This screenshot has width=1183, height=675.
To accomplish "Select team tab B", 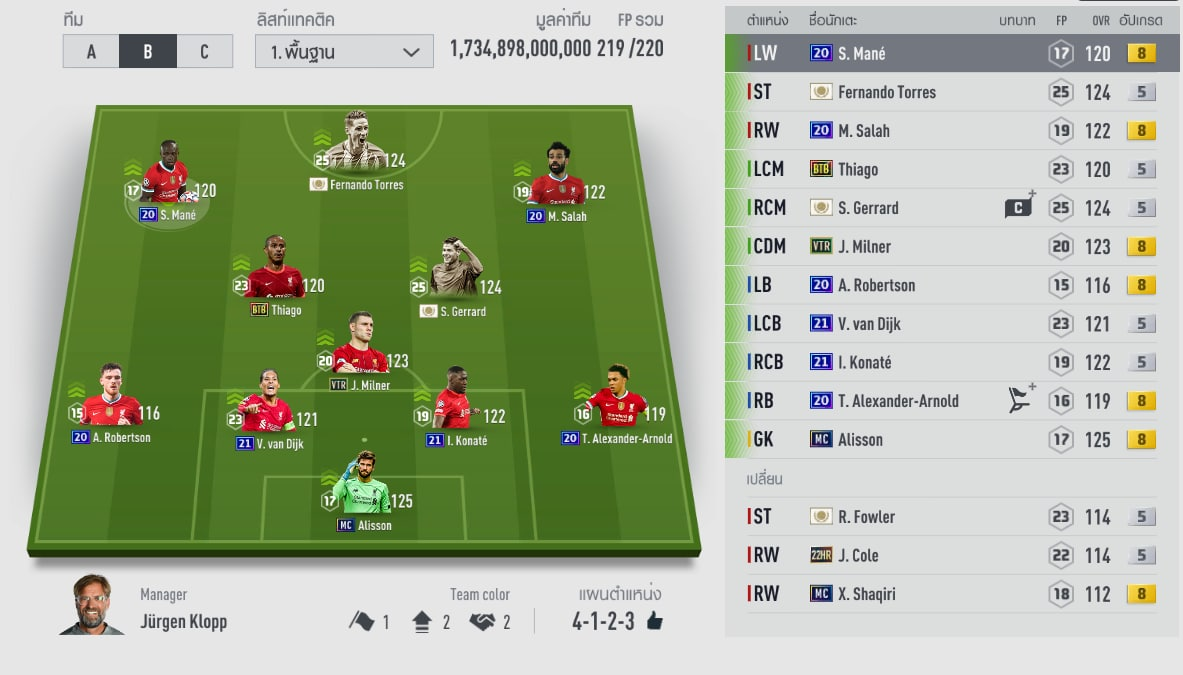I will pos(148,52).
